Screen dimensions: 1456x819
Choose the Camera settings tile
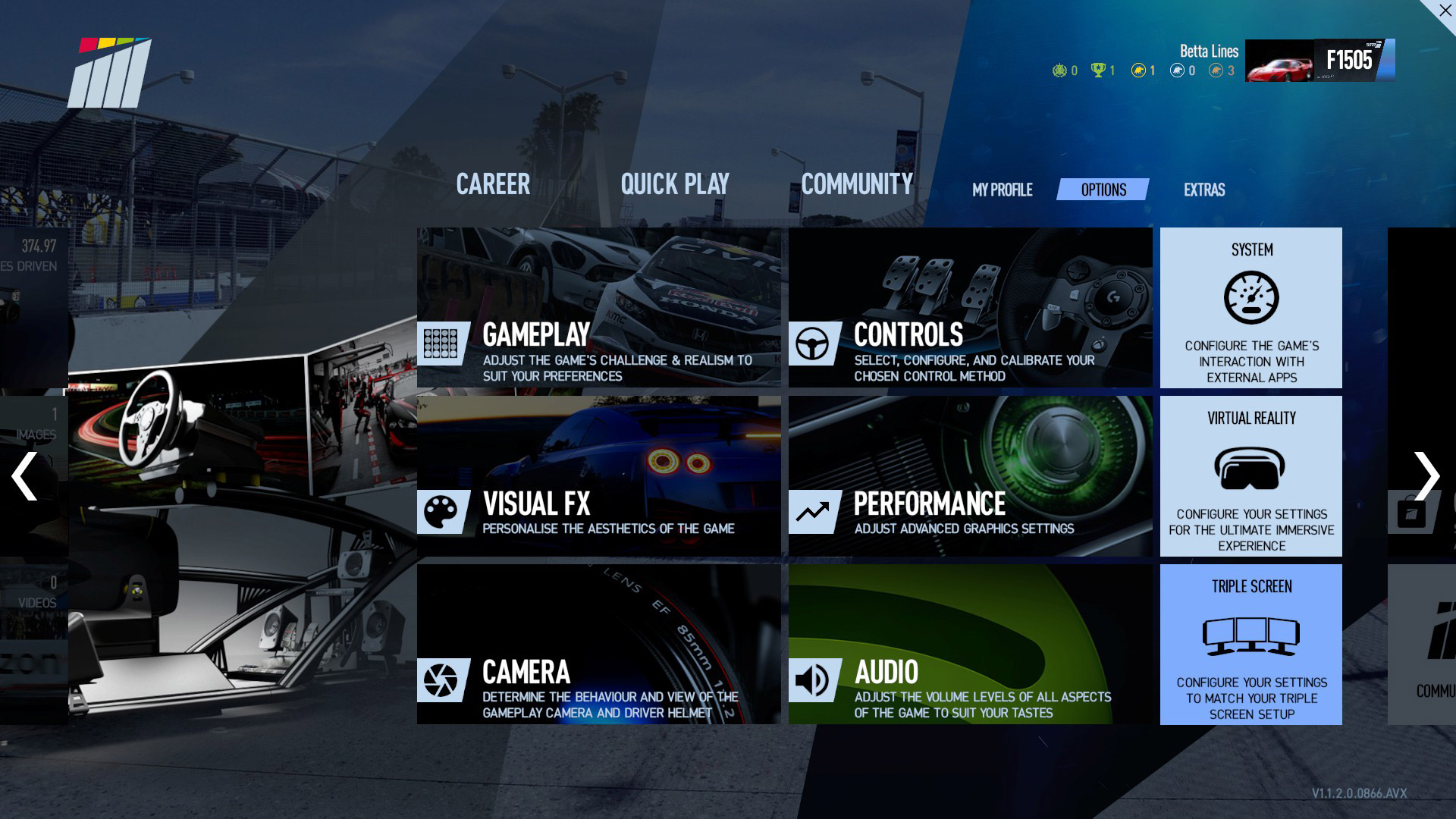coord(598,645)
